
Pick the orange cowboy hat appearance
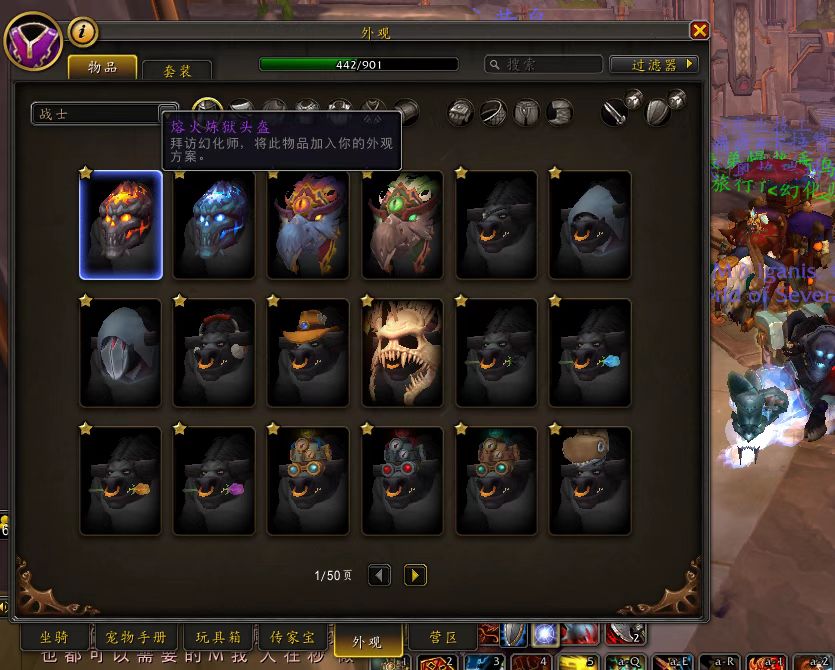(308, 353)
